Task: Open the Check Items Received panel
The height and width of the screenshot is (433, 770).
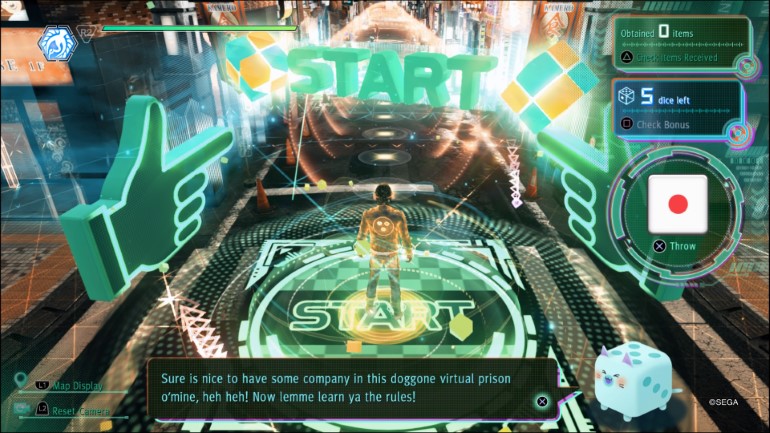Action: tap(679, 58)
